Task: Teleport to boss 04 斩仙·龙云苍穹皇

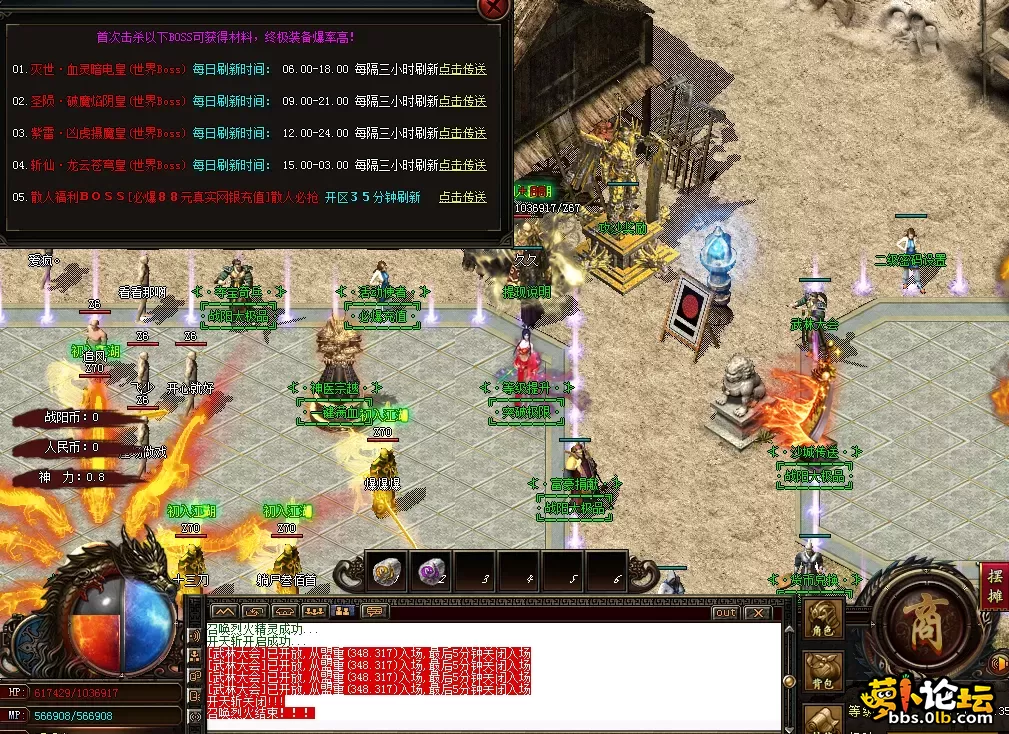Action: 462,165
